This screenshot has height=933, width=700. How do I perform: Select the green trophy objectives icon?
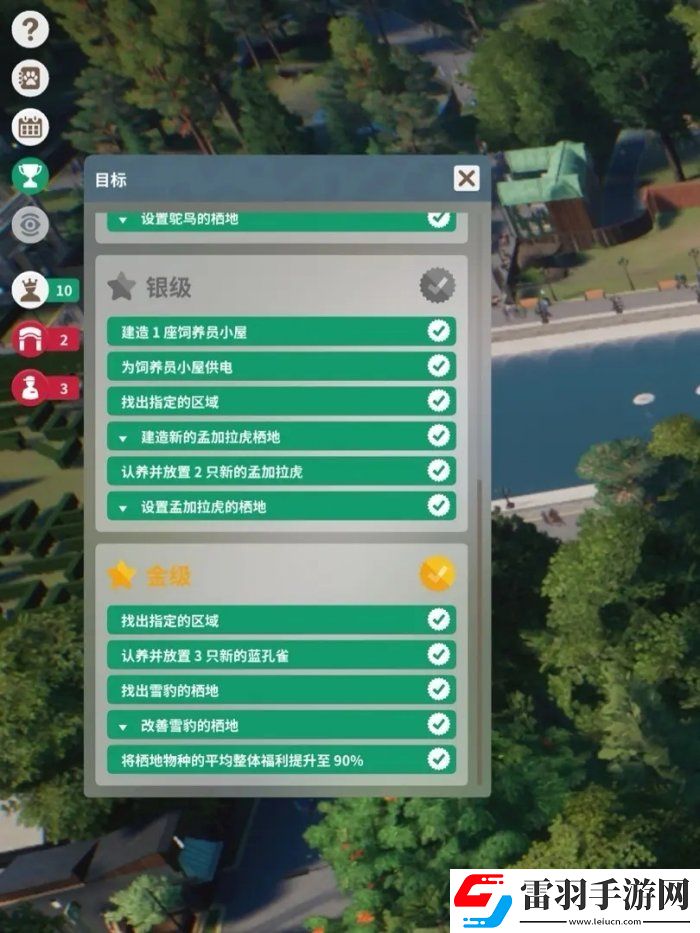point(30,176)
